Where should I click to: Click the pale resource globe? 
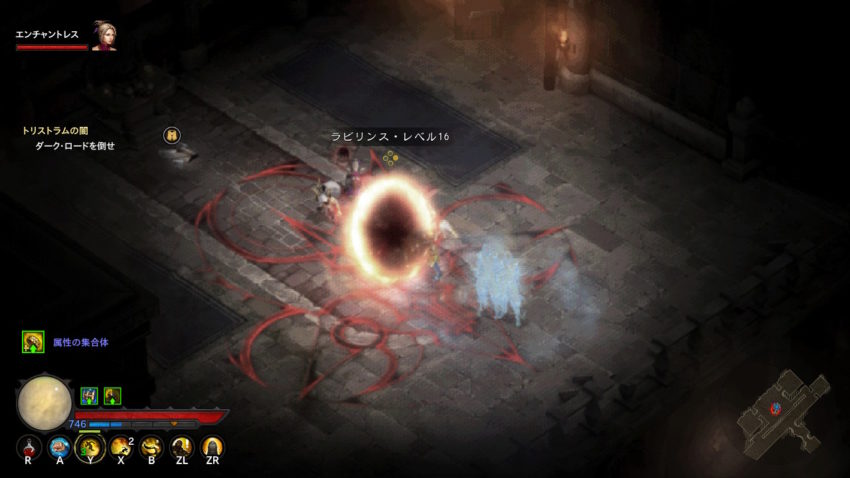(x=45, y=402)
